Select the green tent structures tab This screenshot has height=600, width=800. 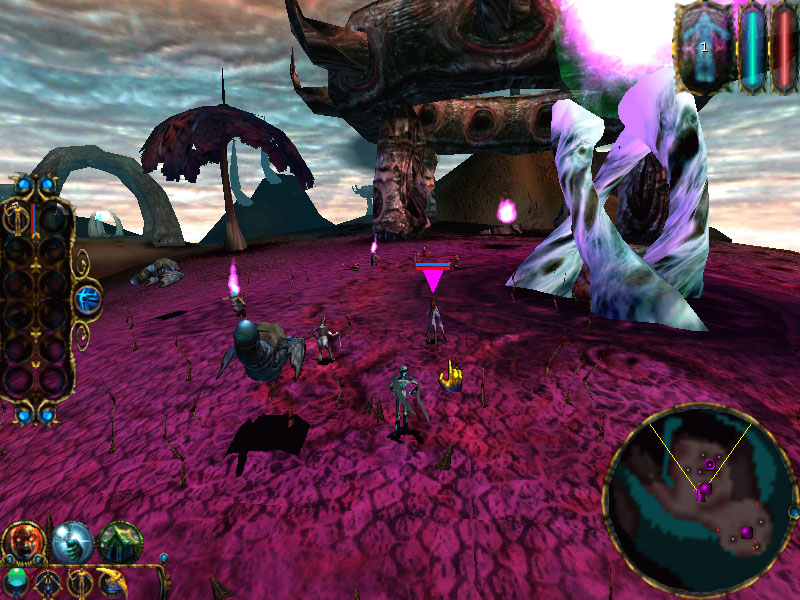119,541
